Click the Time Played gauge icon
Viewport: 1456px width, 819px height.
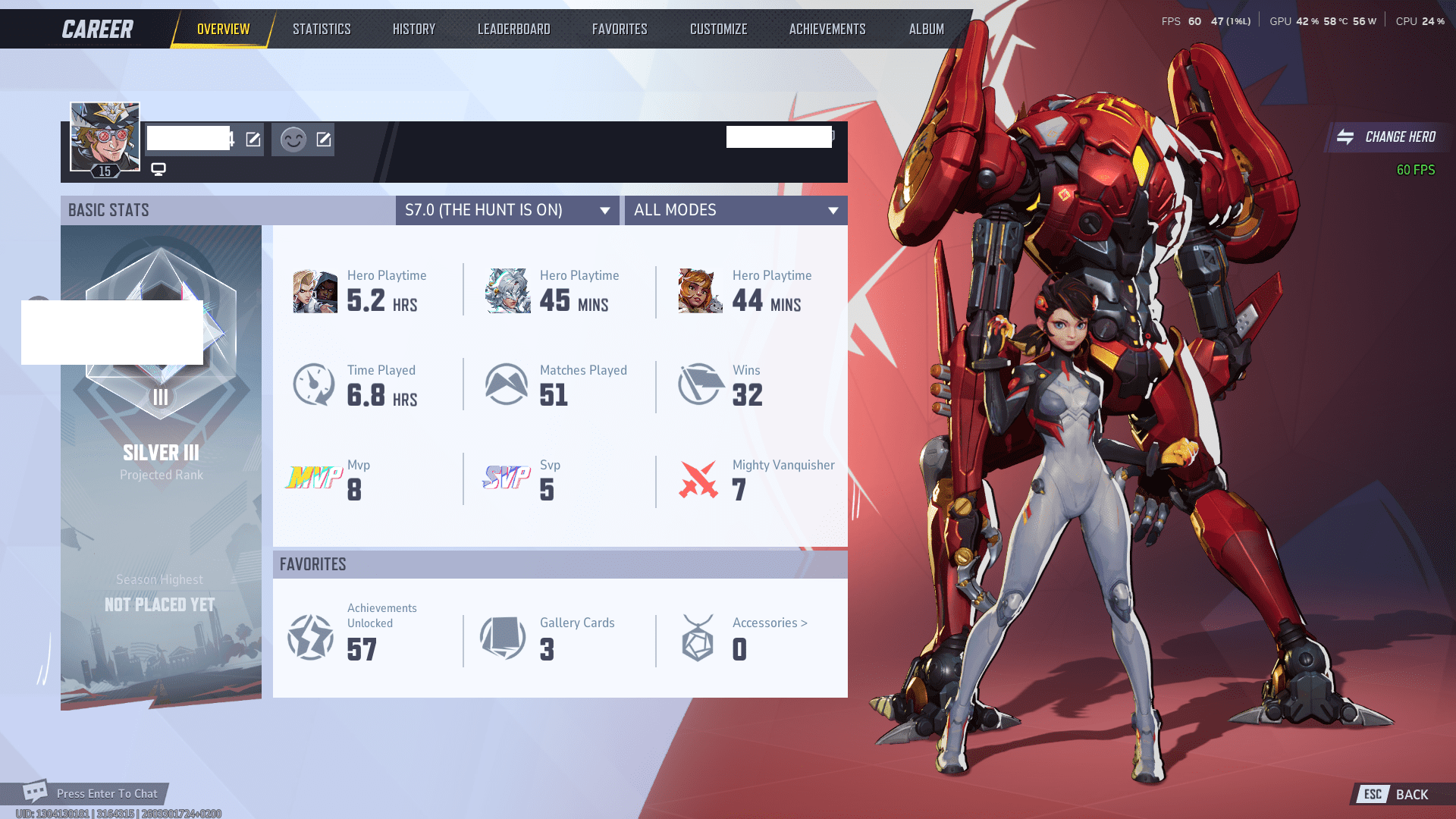(313, 384)
